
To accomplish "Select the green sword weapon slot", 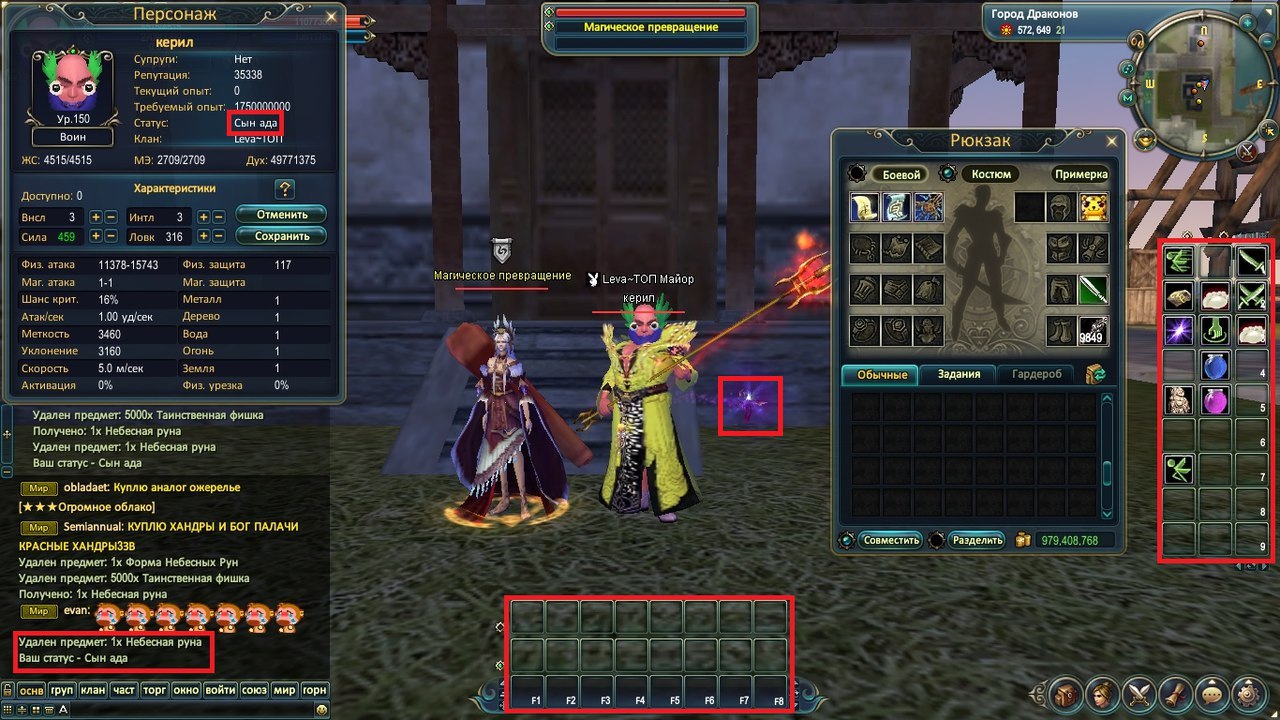I will [1092, 290].
